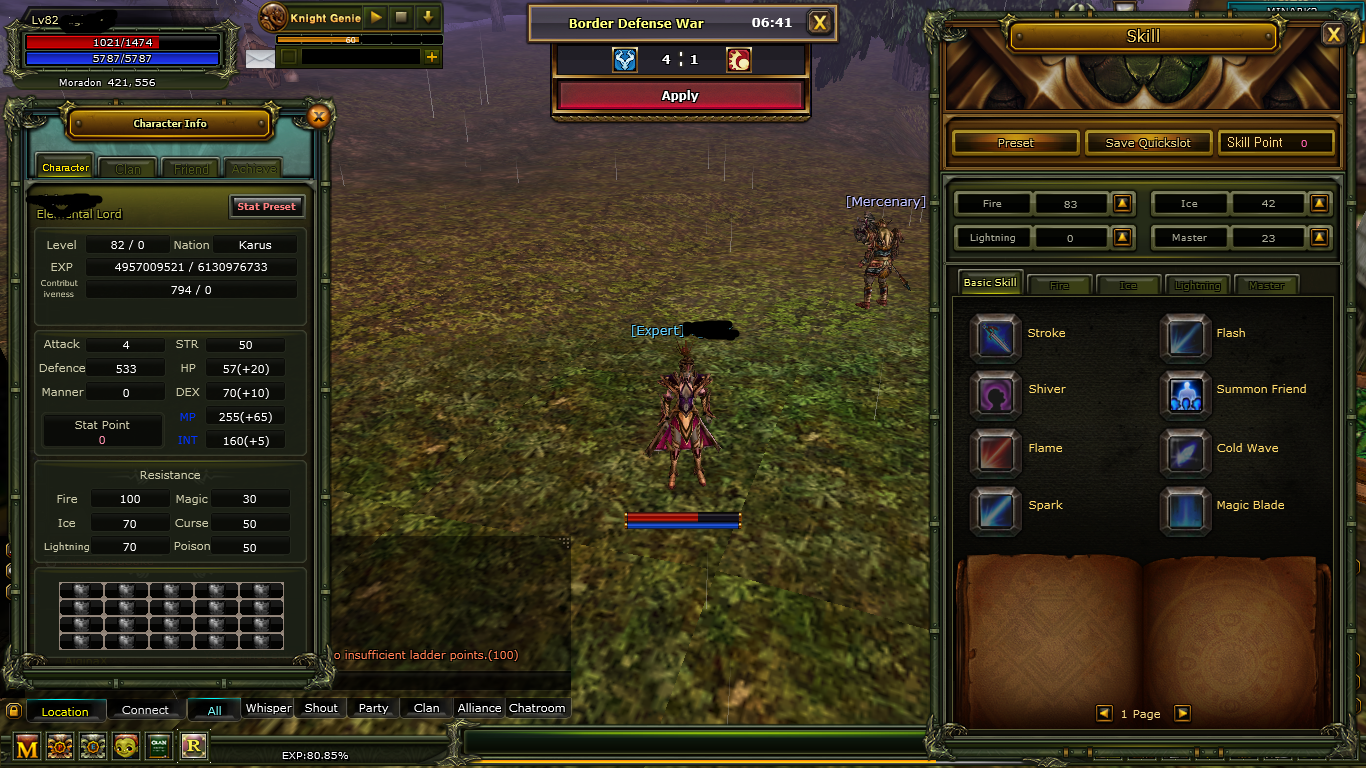Open the Stat Preset options
1366x768 pixels.
click(266, 206)
